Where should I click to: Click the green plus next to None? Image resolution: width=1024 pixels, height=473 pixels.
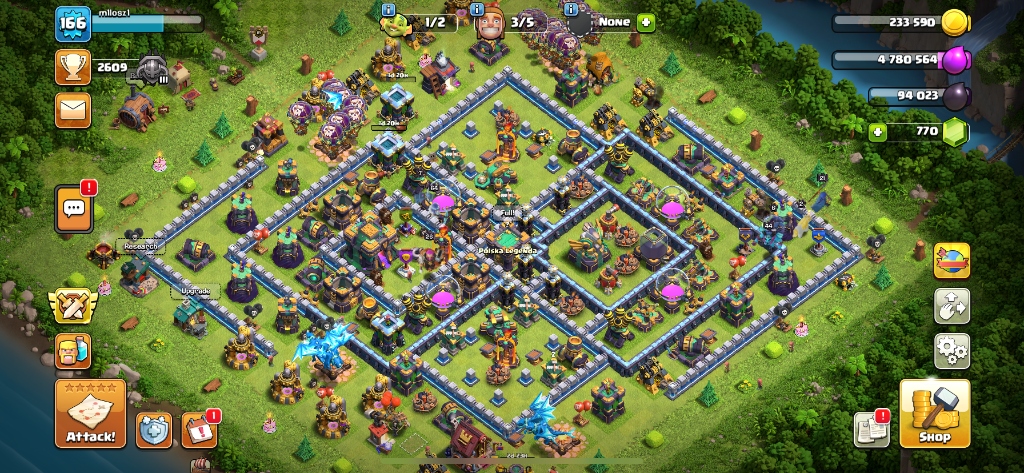click(x=645, y=21)
